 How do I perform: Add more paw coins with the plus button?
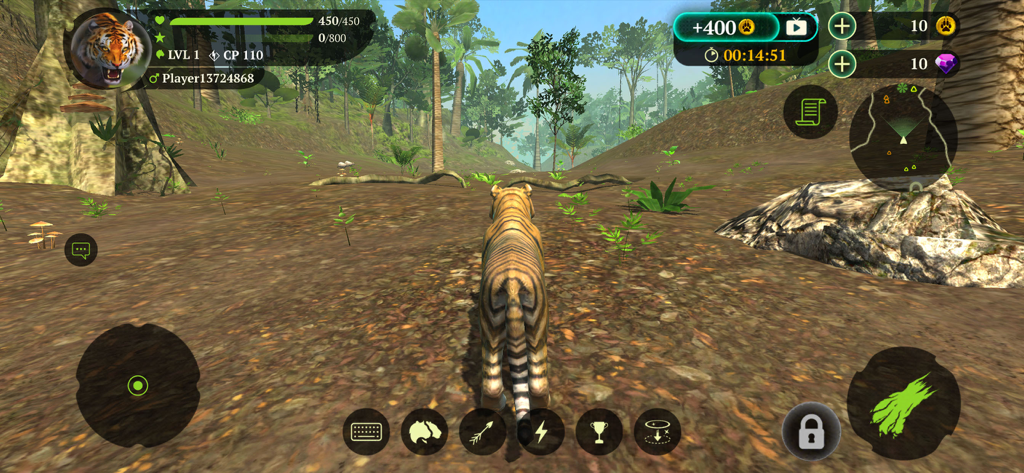click(x=842, y=27)
